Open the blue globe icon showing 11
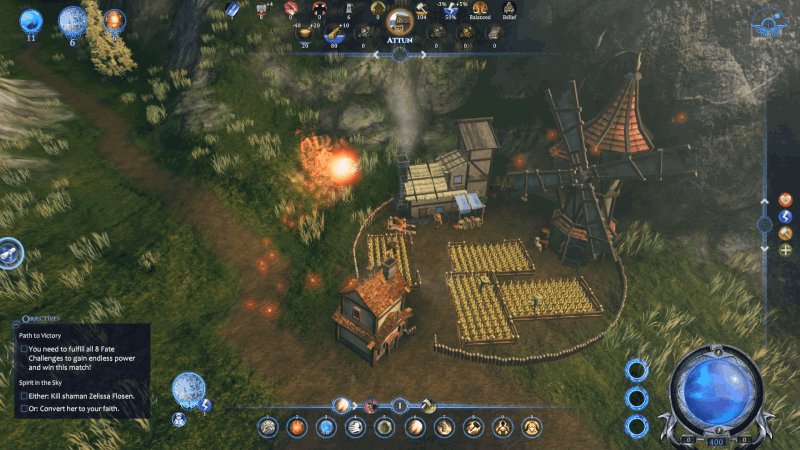Viewport: 800px width, 450px height. click(x=31, y=20)
